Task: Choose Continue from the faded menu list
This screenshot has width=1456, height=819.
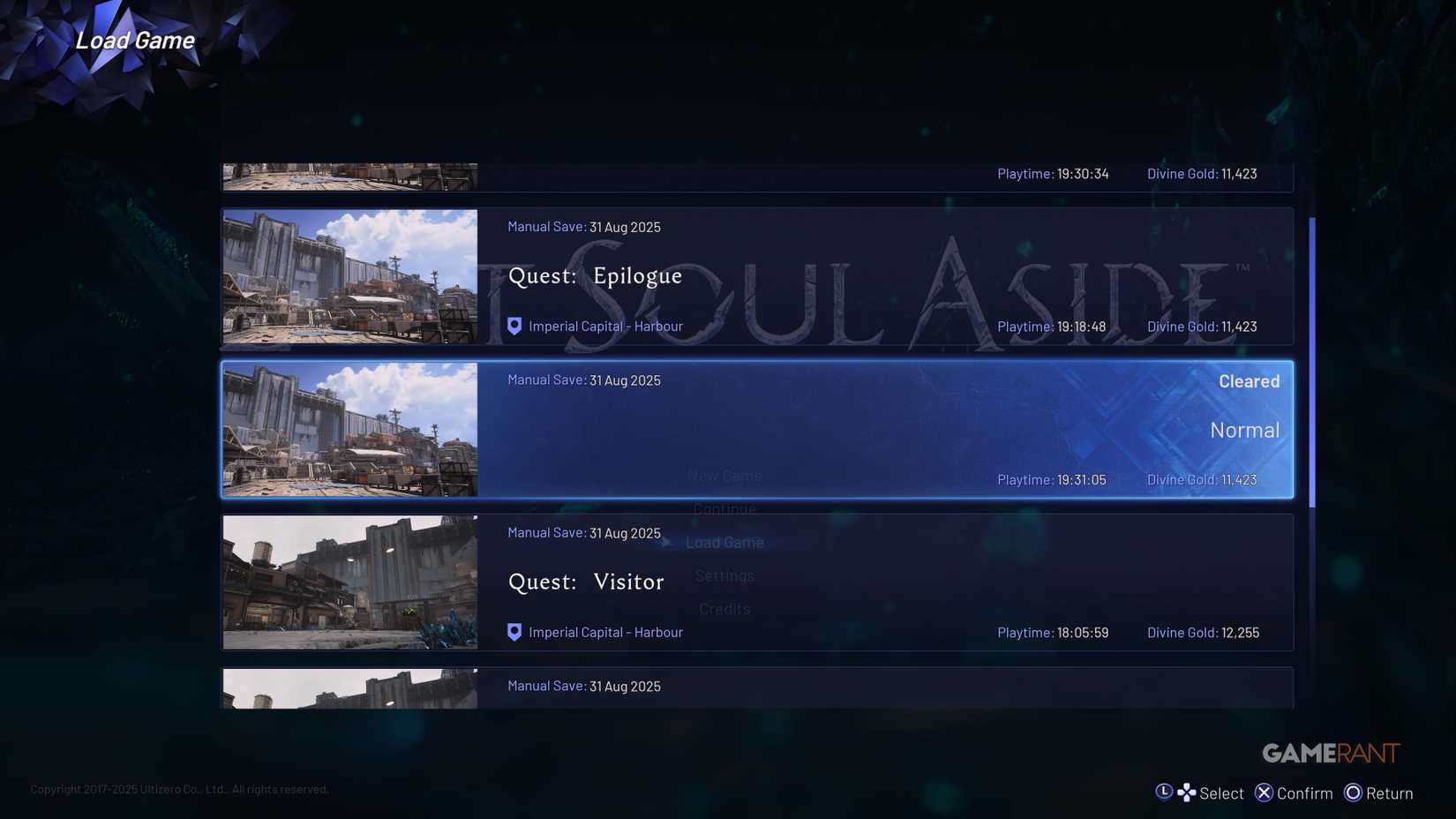Action: point(724,508)
